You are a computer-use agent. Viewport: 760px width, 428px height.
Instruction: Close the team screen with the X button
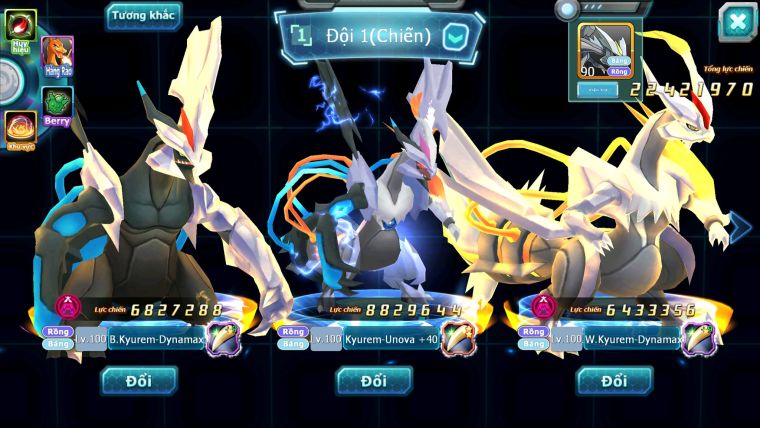coord(737,22)
